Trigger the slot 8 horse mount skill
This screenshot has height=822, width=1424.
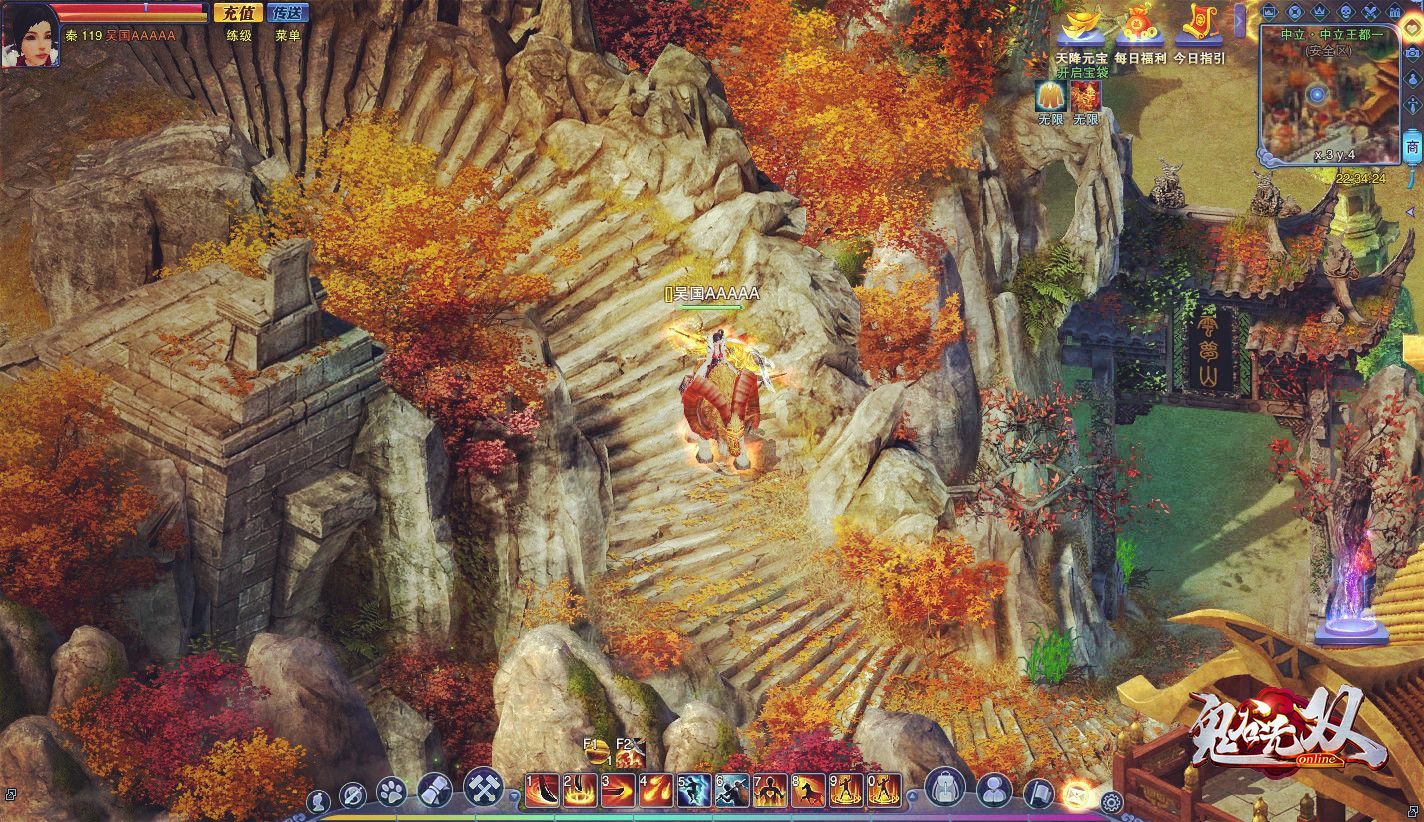808,791
